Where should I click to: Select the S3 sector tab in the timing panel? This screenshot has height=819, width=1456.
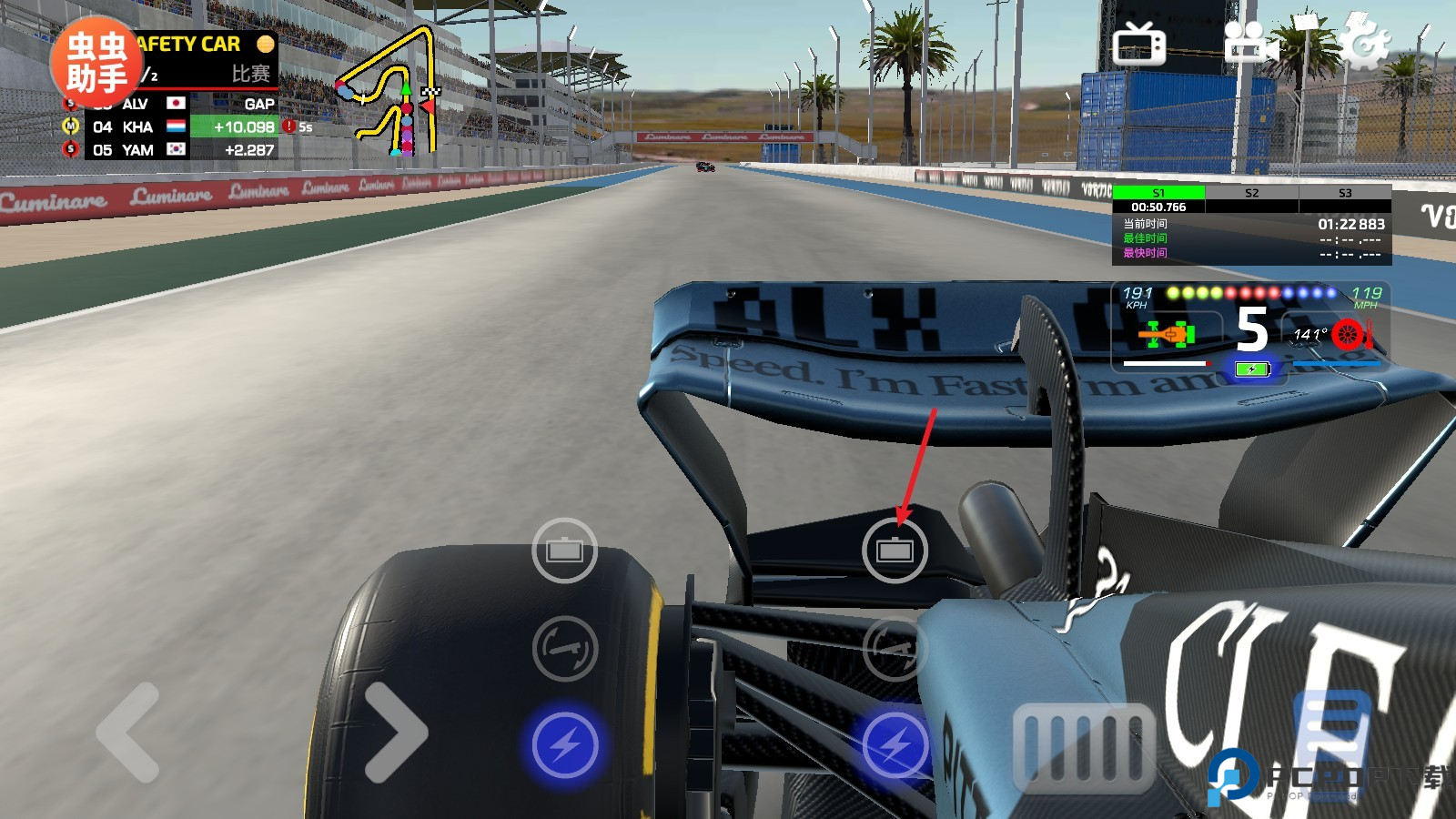[x=1344, y=194]
